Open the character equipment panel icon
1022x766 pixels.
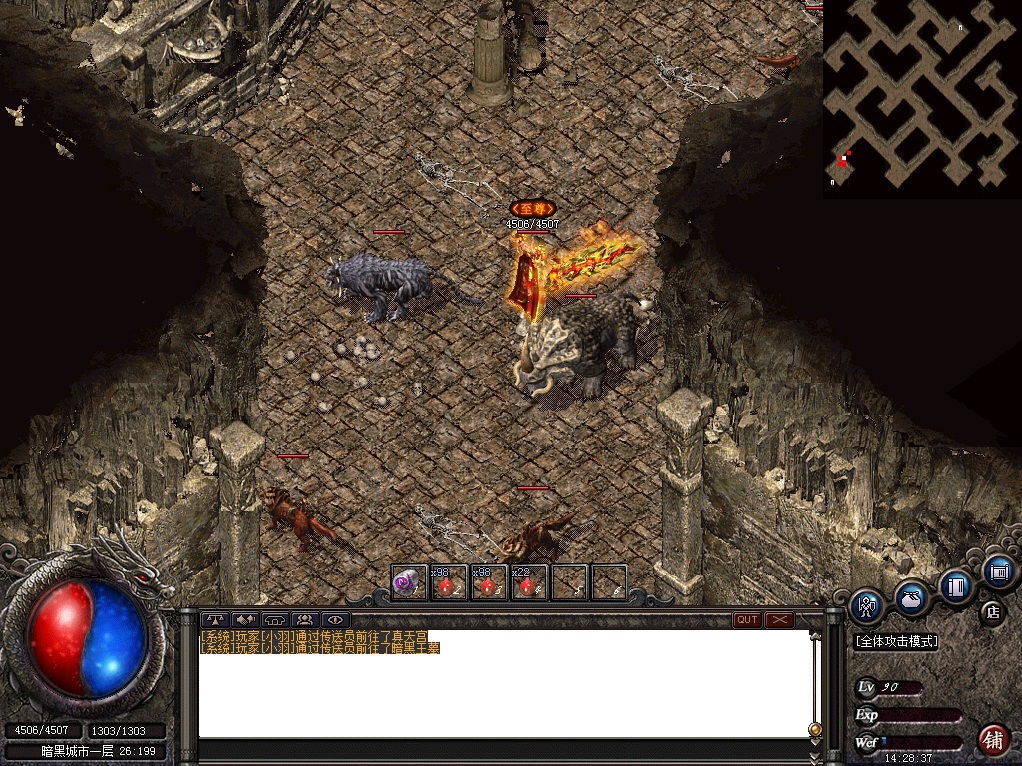[x=867, y=605]
